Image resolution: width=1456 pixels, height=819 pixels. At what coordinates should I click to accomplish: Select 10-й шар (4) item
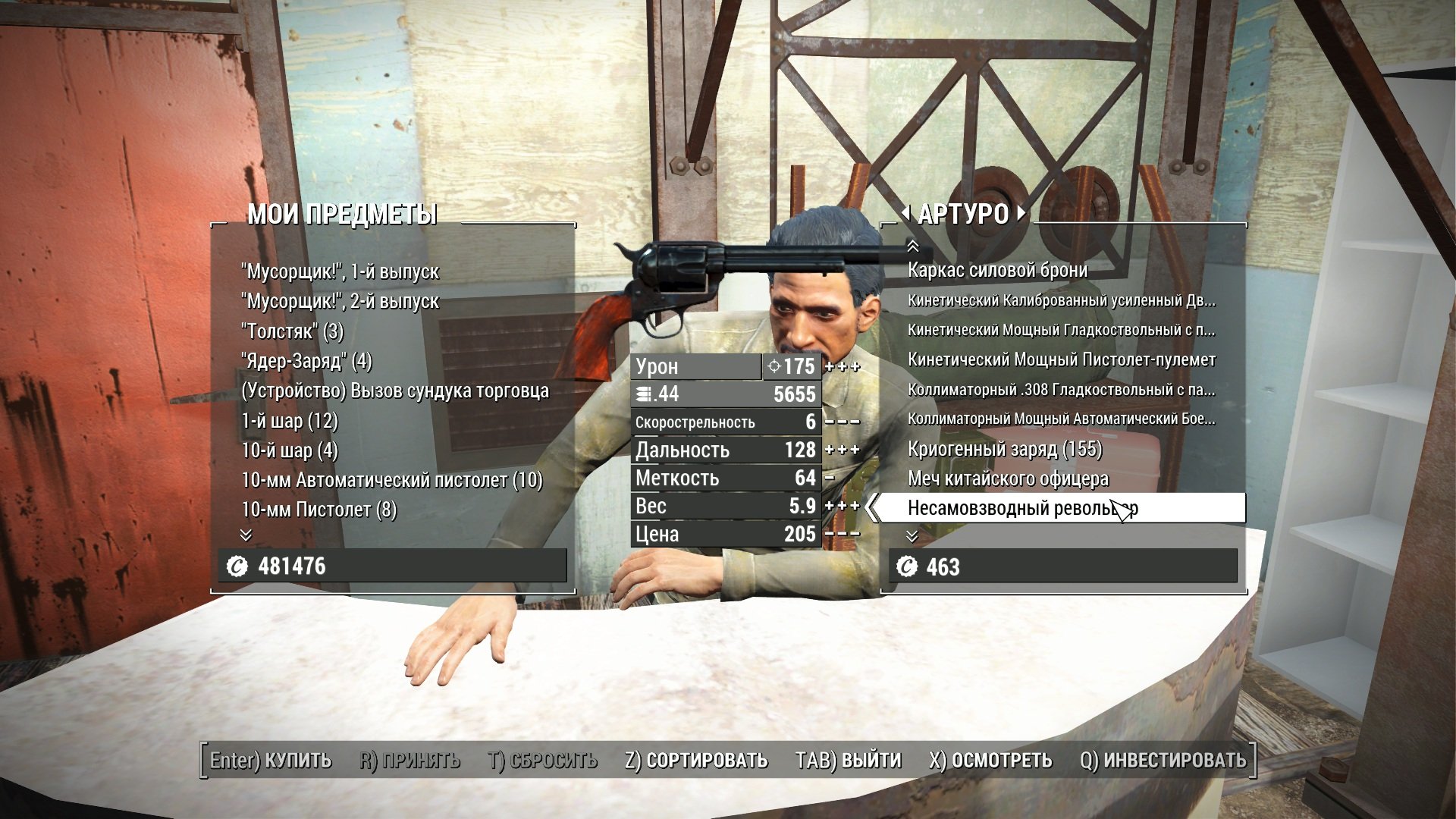pos(289,450)
